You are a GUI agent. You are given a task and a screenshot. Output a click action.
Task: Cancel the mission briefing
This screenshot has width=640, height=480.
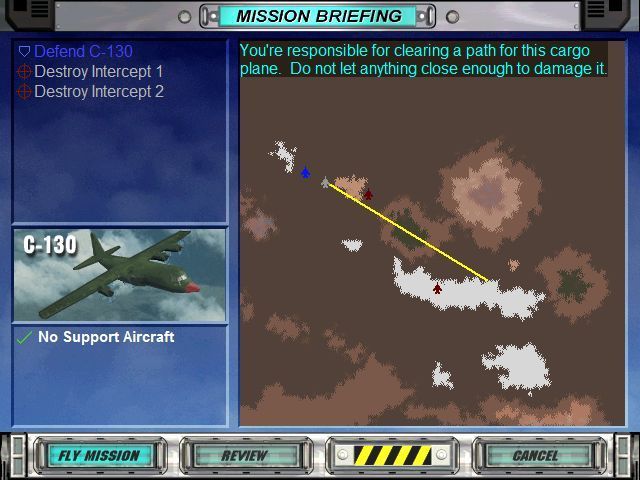click(x=535, y=455)
